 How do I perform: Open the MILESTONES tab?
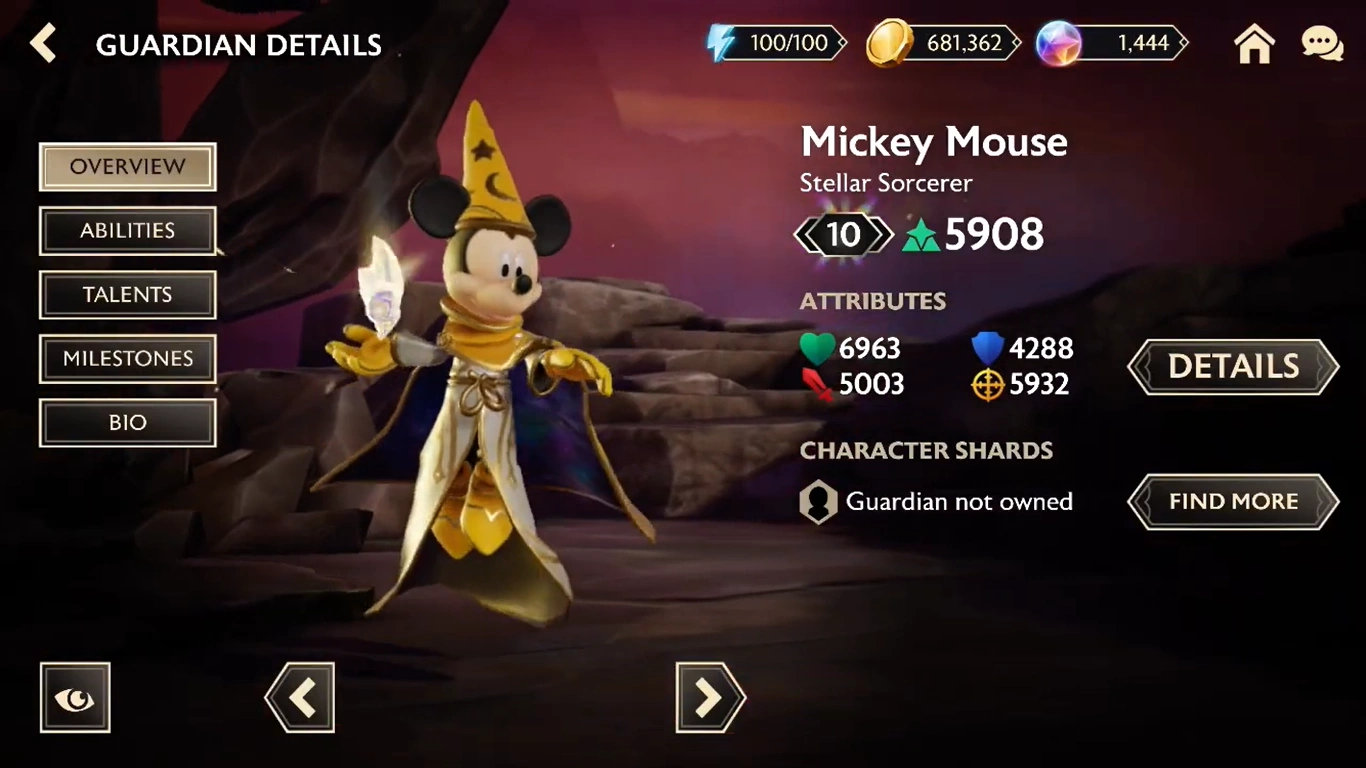[127, 358]
